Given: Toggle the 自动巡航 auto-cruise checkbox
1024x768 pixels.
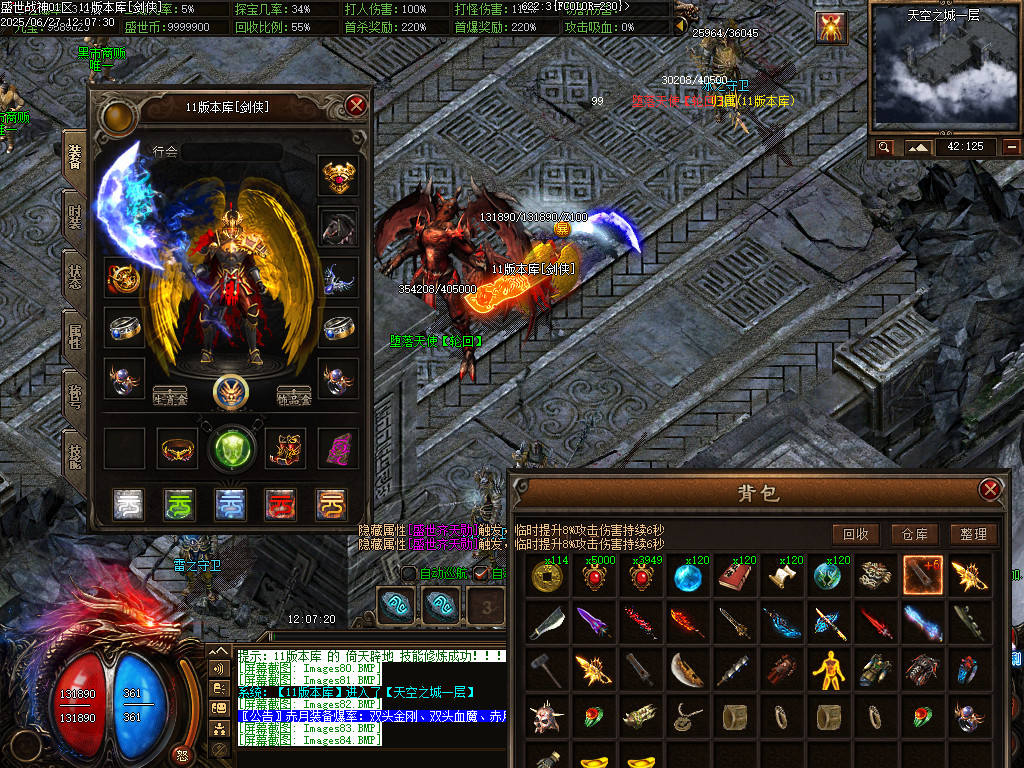Looking at the screenshot, I should [409, 573].
